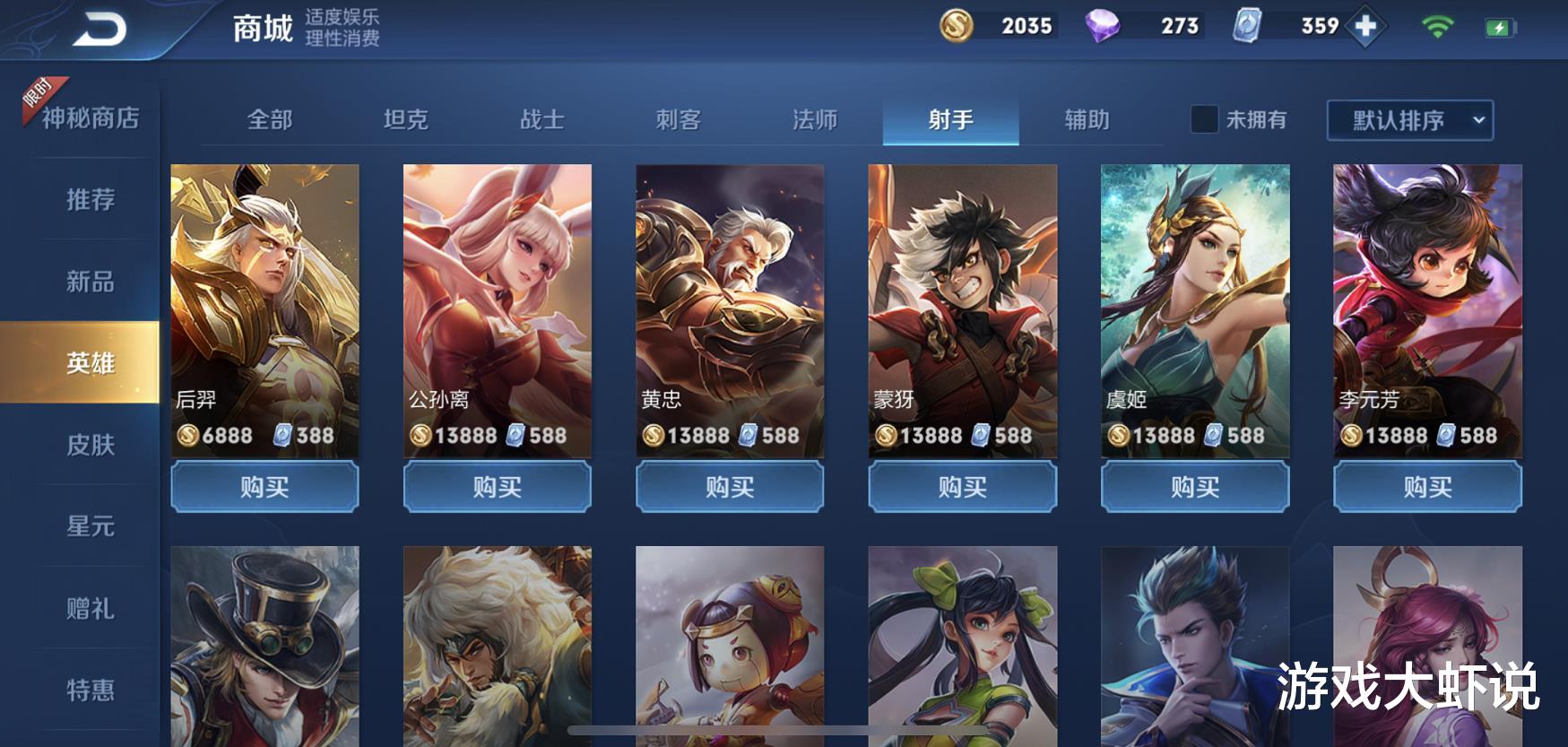
Task: Buy 公孙离 by clicking her 购买 button
Action: [x=497, y=487]
